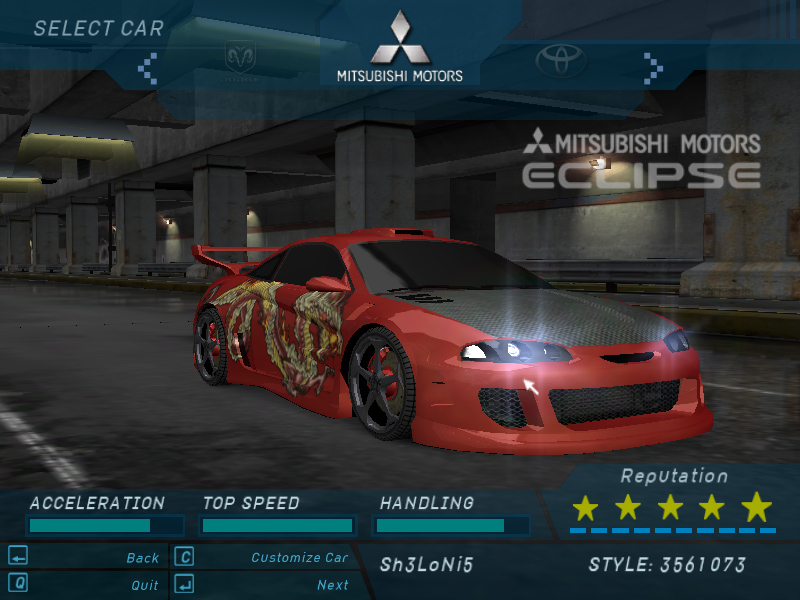Quit the car selection

click(144, 585)
